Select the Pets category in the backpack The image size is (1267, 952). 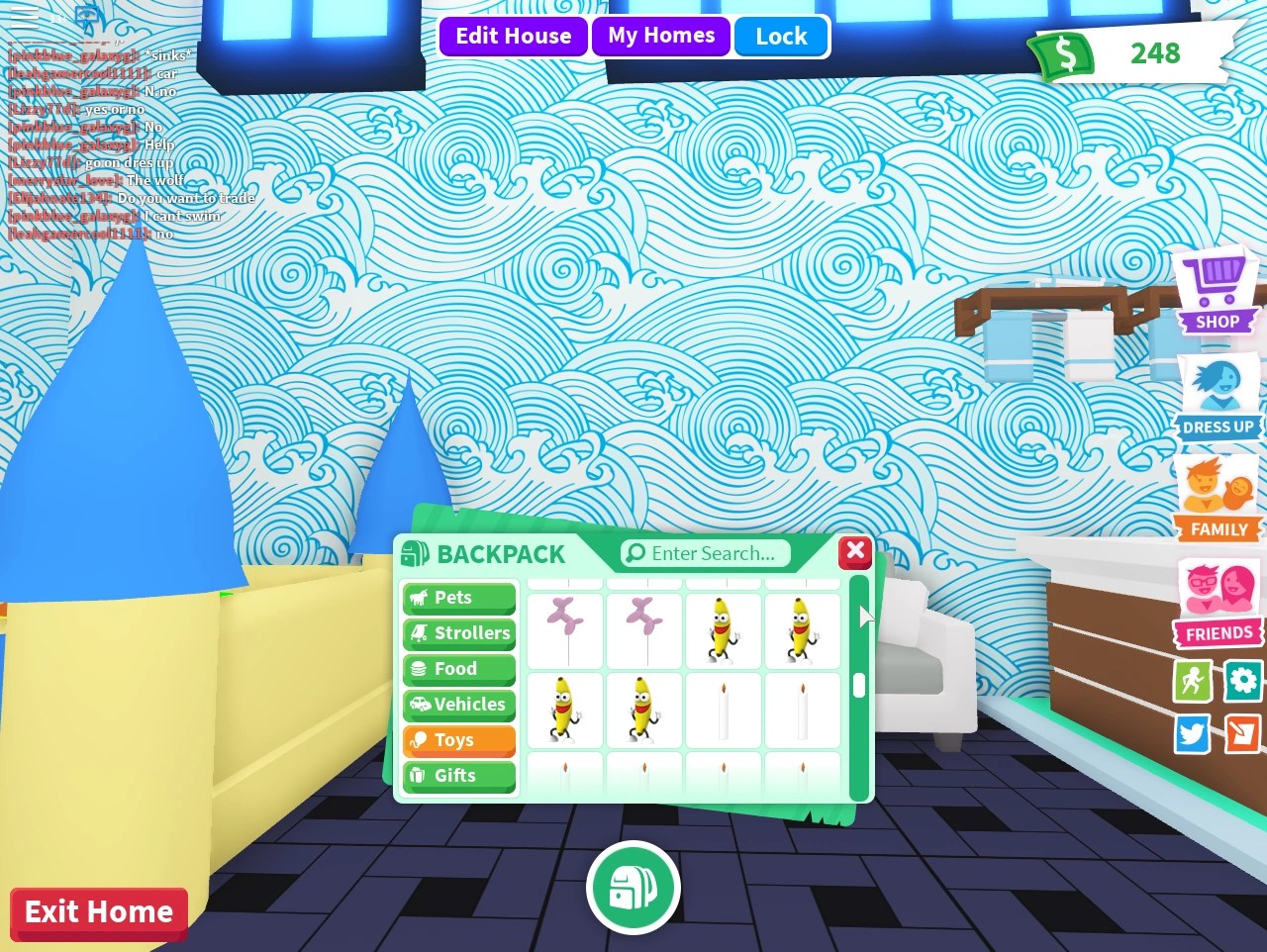[x=457, y=598]
